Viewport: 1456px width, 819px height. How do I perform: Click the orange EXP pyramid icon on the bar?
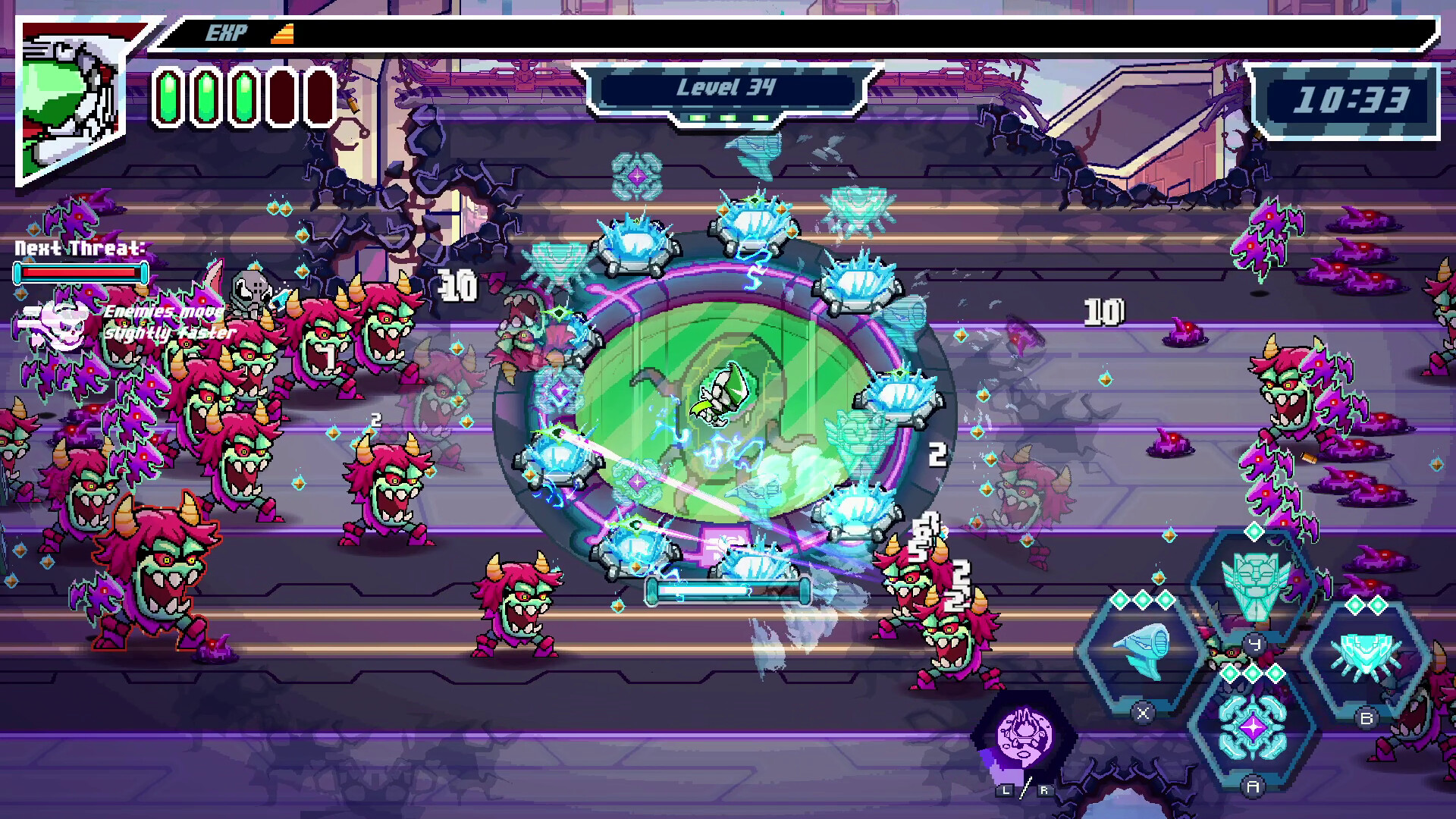[x=283, y=35]
